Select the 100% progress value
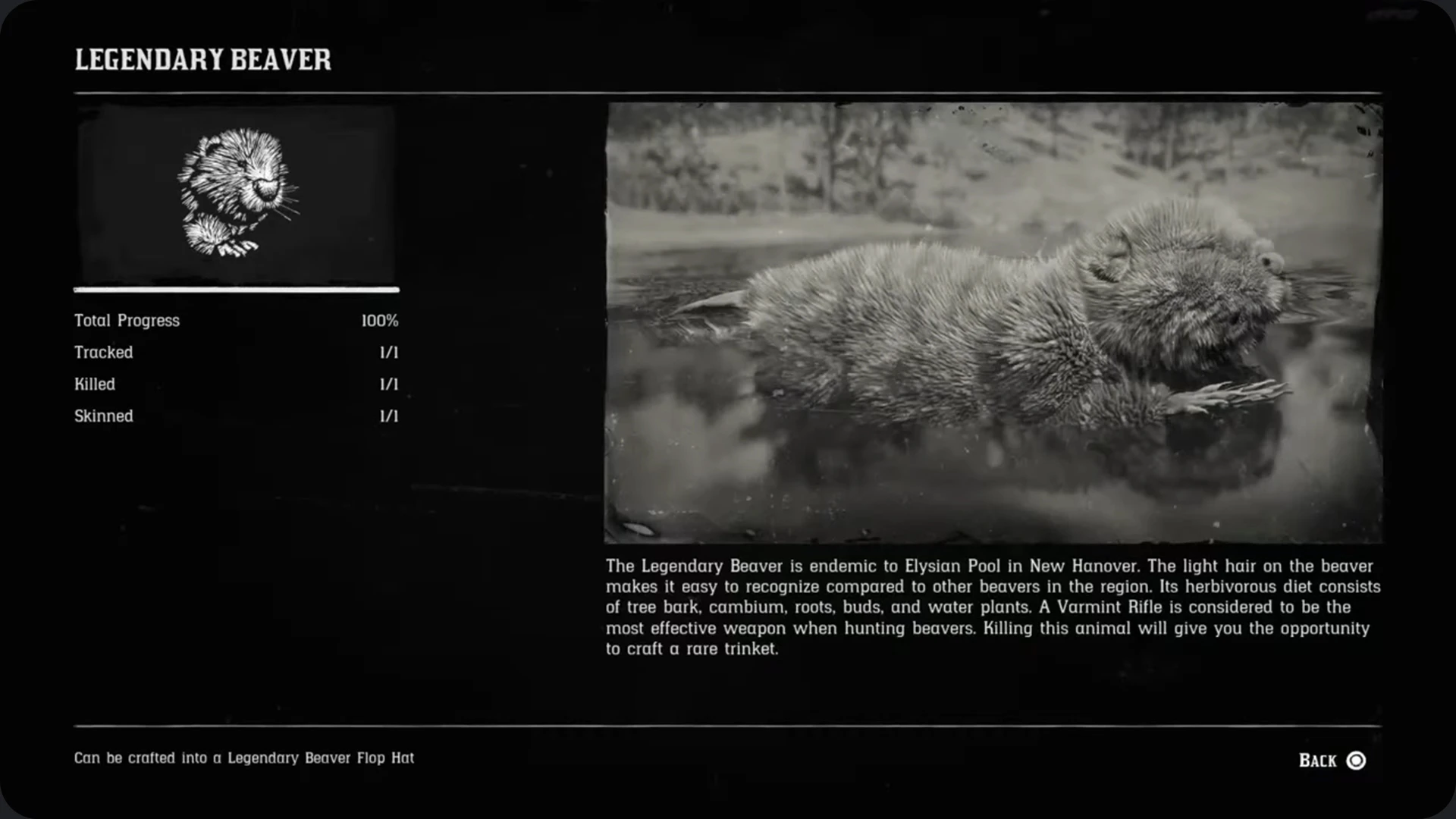The image size is (1456, 819). tap(380, 321)
